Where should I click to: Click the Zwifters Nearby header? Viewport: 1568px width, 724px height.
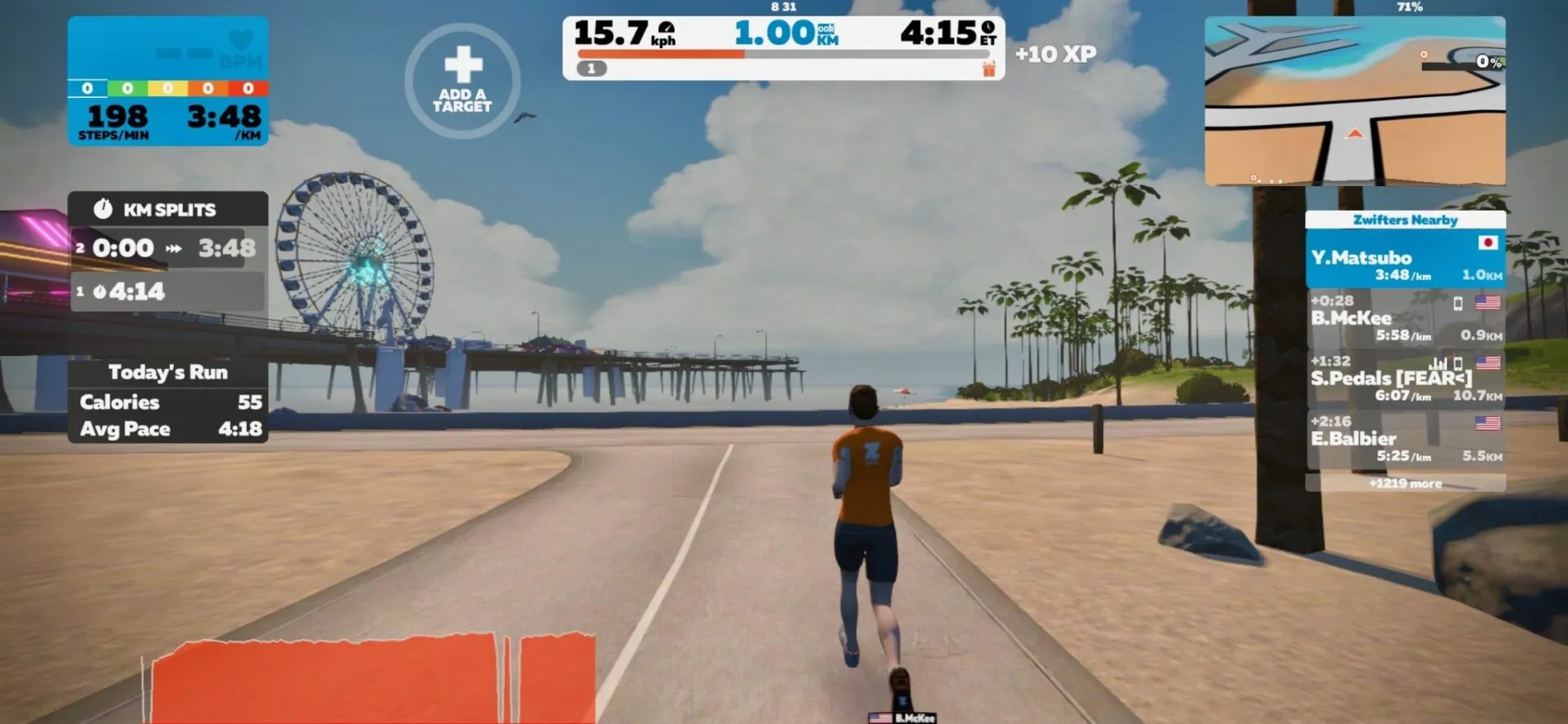click(x=1405, y=220)
